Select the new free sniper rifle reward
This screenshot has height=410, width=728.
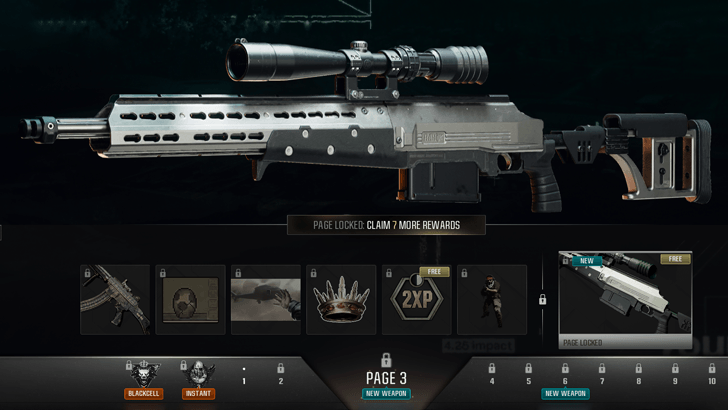625,299
